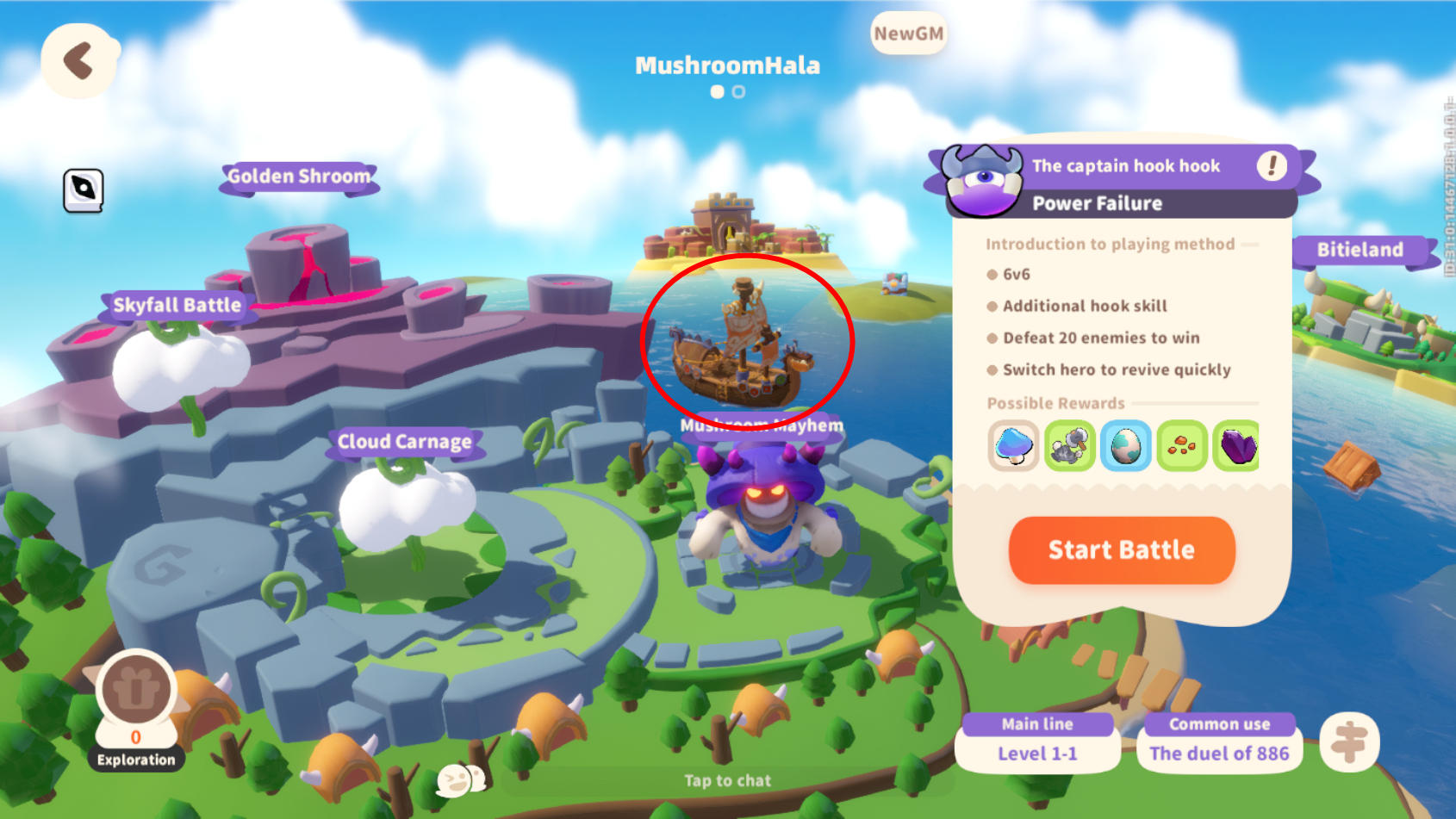The image size is (1456, 819).
Task: Select the spotted egg reward icon
Action: (x=1126, y=446)
